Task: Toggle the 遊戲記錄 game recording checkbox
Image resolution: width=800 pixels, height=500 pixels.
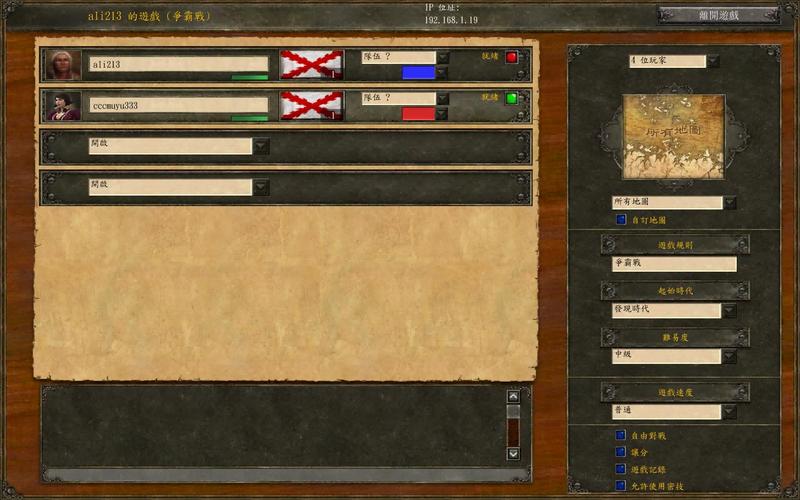Action: (x=621, y=469)
